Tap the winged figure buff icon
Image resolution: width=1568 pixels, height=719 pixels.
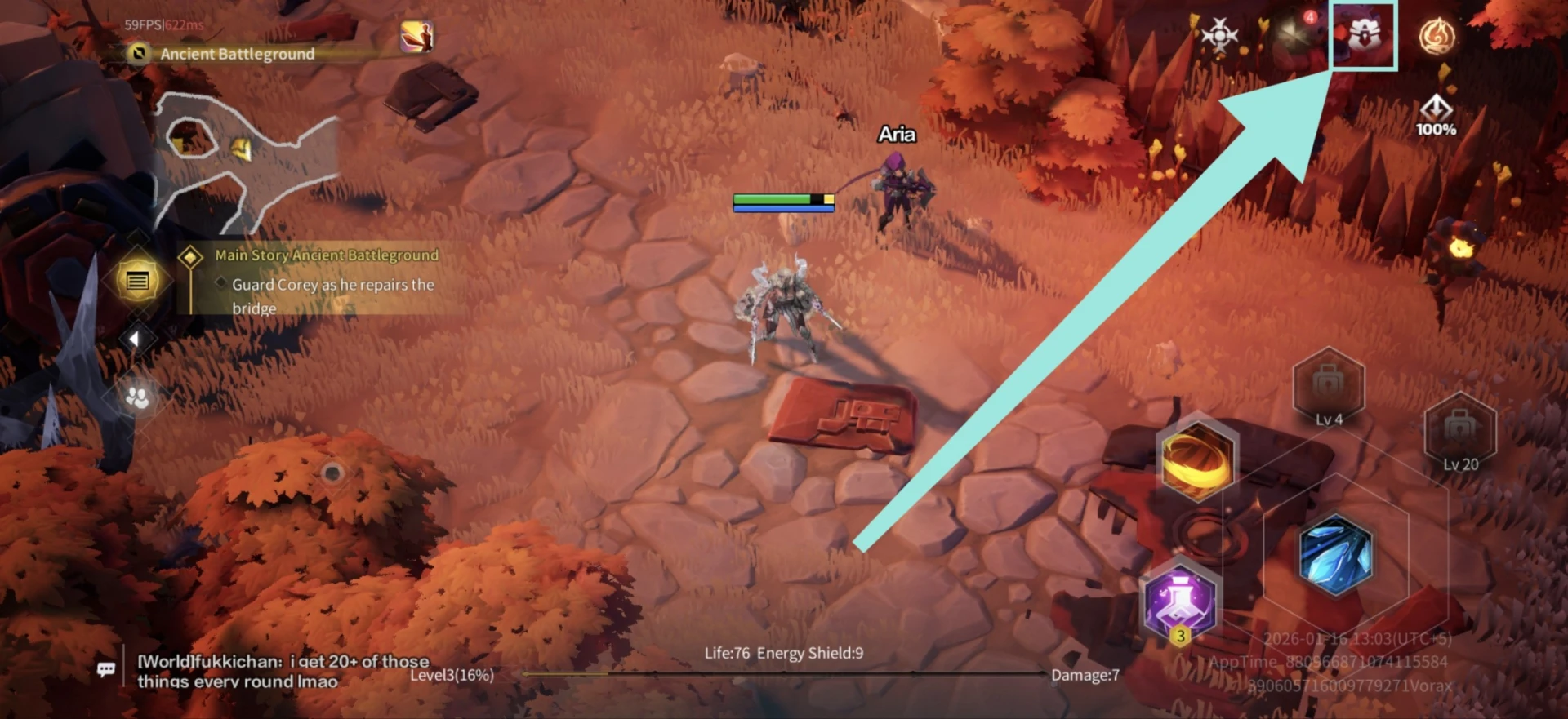pos(416,37)
